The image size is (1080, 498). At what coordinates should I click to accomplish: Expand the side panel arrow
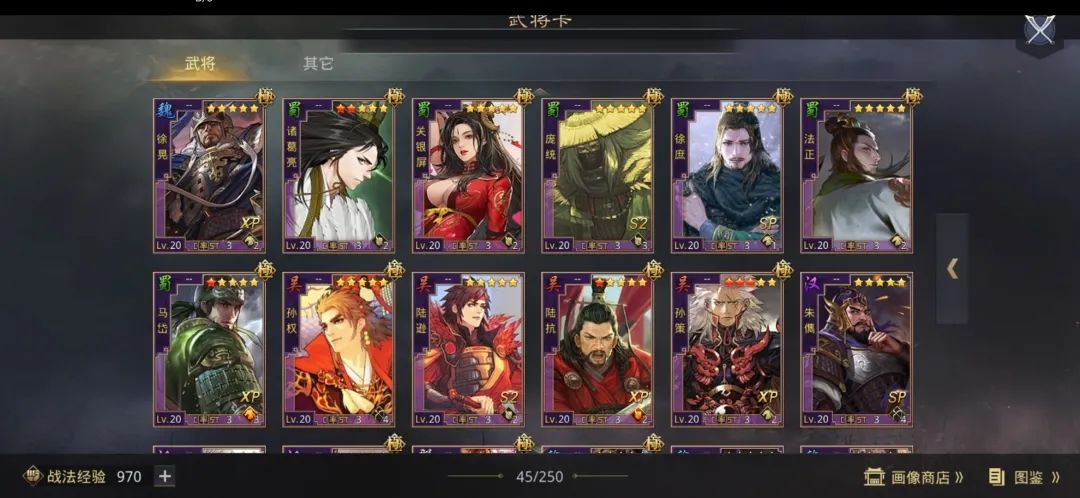click(x=952, y=268)
